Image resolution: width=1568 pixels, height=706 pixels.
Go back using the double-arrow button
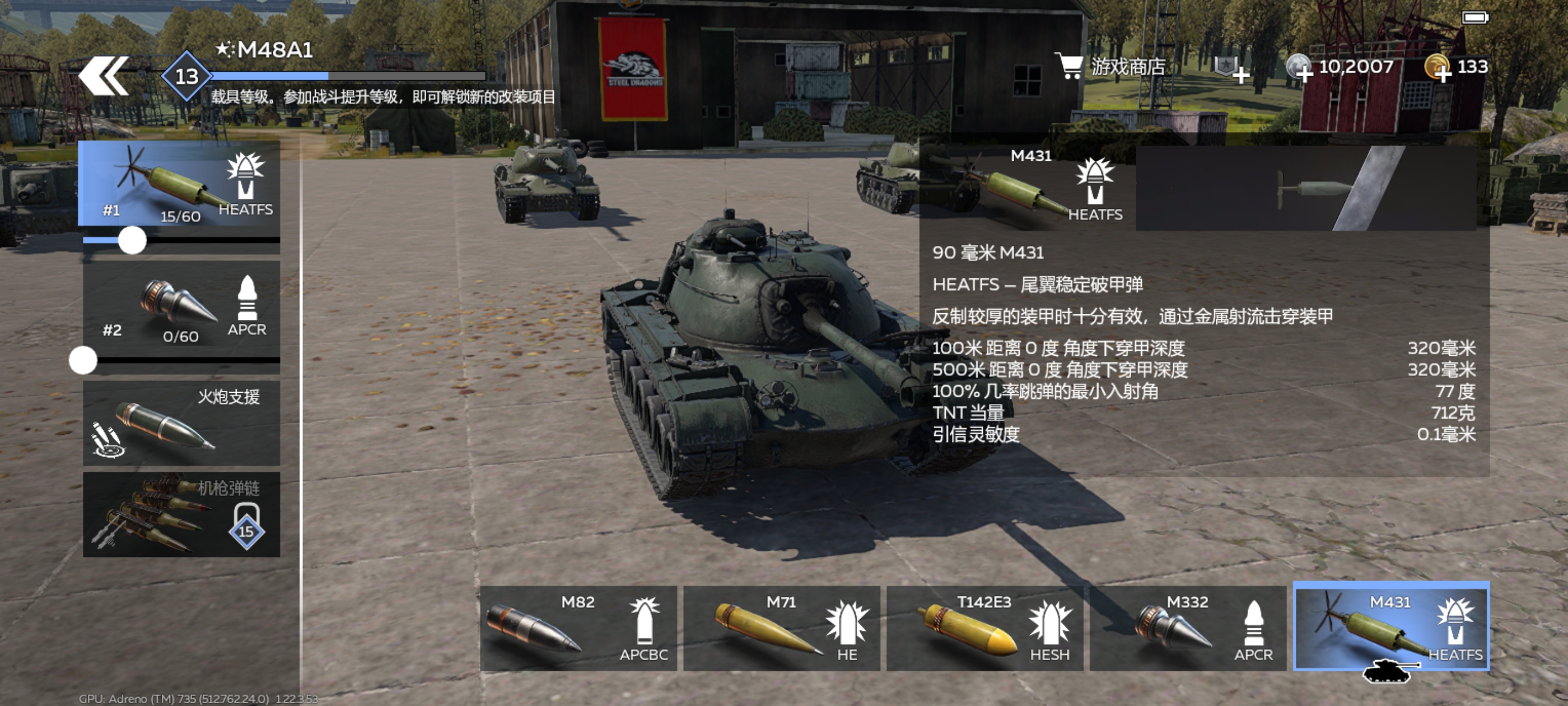(104, 76)
